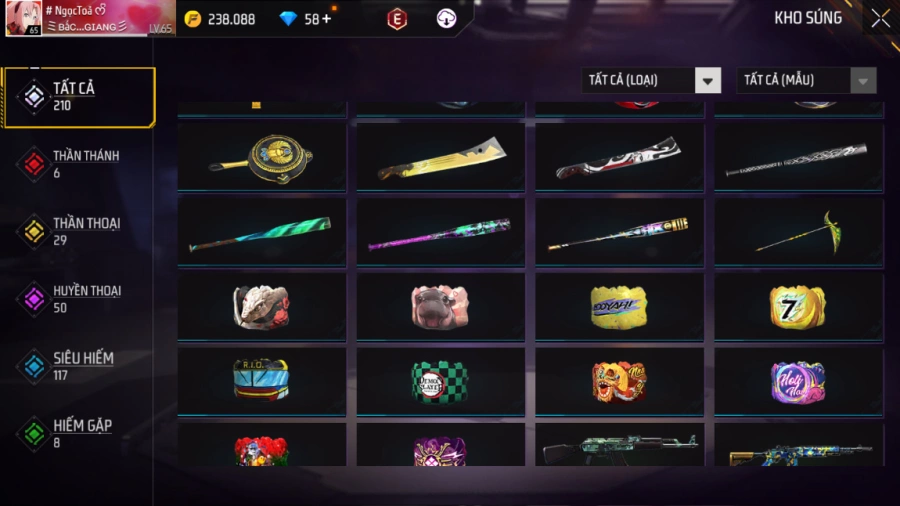Open the Tất Cả (Loại) type dropdown
The height and width of the screenshot is (506, 900).
652,80
